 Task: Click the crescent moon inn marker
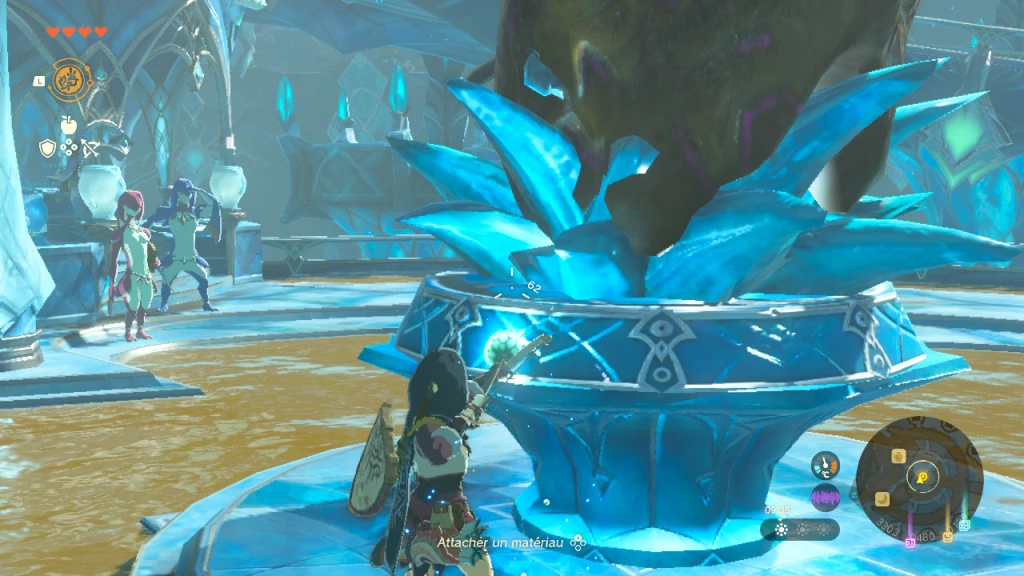click(884, 498)
